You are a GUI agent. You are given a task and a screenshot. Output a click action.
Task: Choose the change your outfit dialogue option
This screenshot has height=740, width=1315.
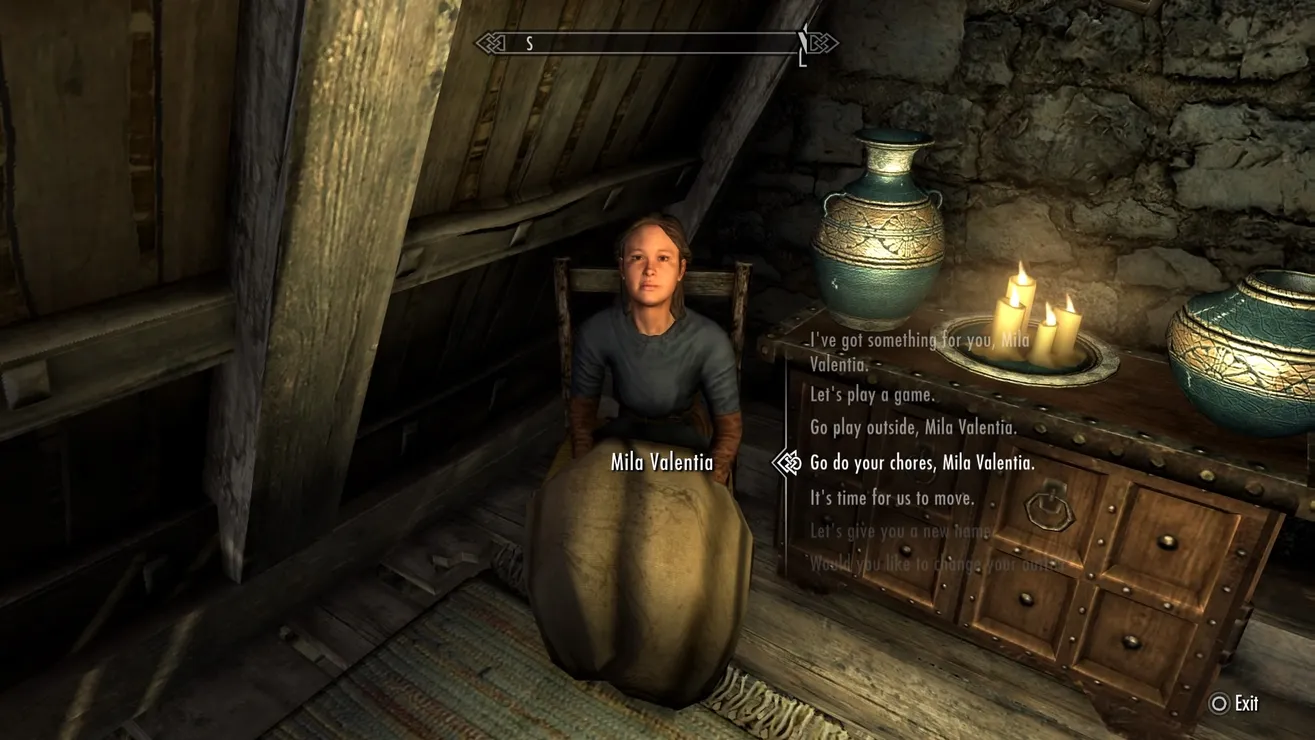pos(935,564)
